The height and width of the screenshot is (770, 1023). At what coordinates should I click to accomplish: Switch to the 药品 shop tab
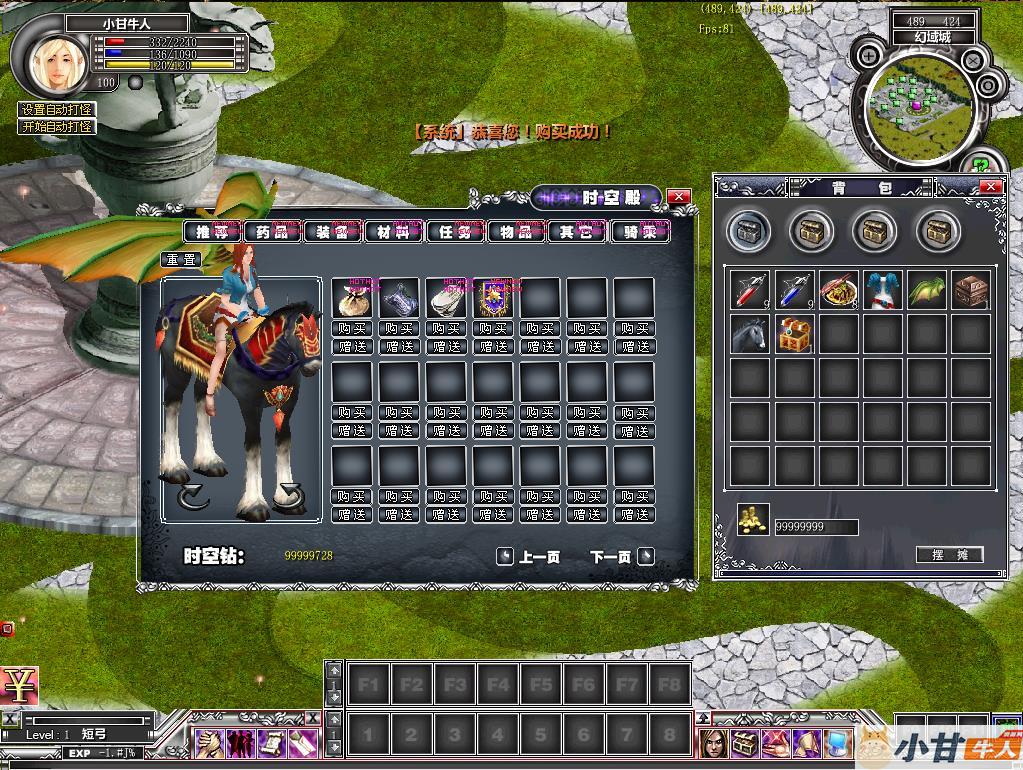point(272,232)
